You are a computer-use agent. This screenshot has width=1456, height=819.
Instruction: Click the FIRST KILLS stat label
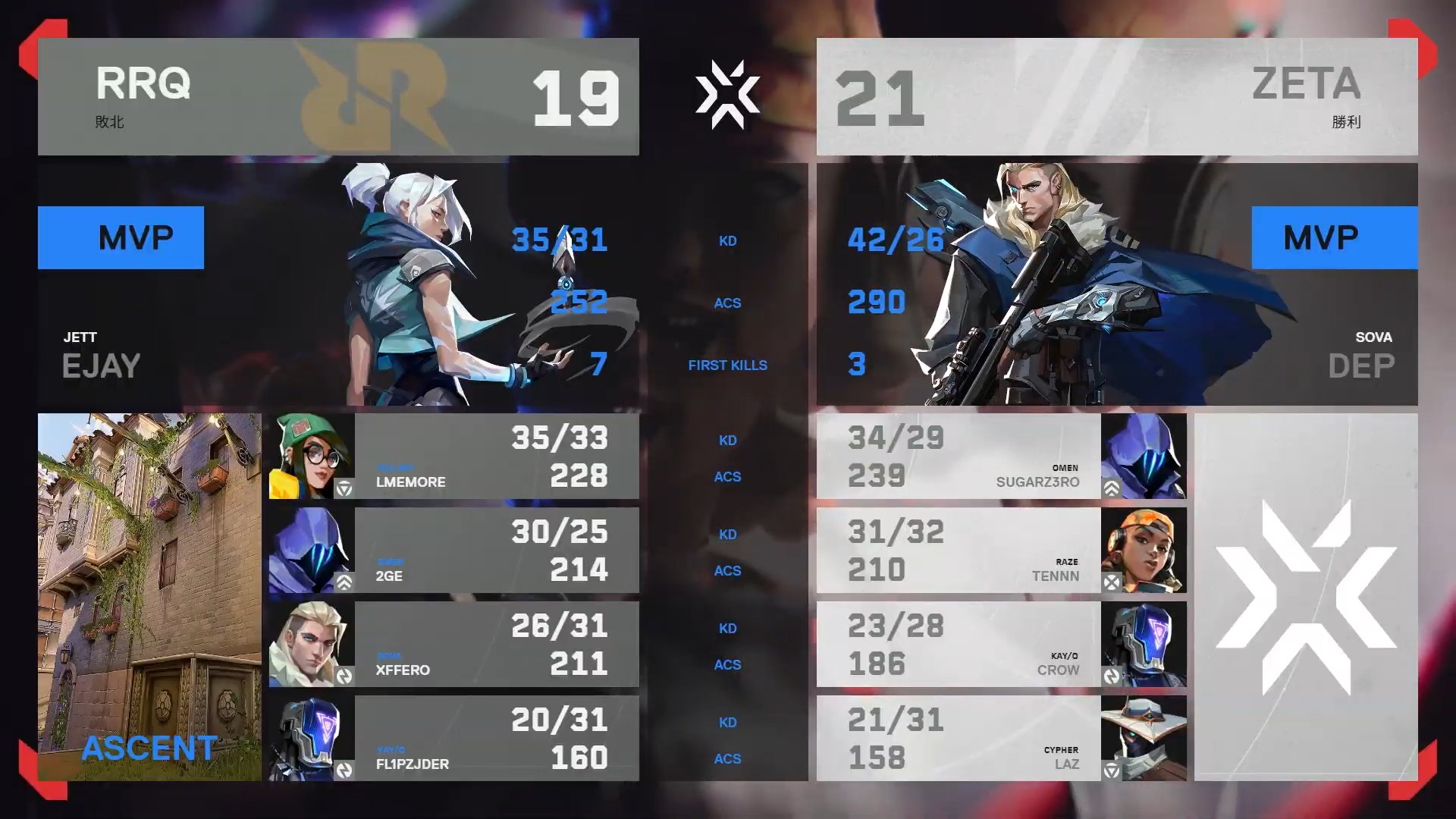coord(727,365)
